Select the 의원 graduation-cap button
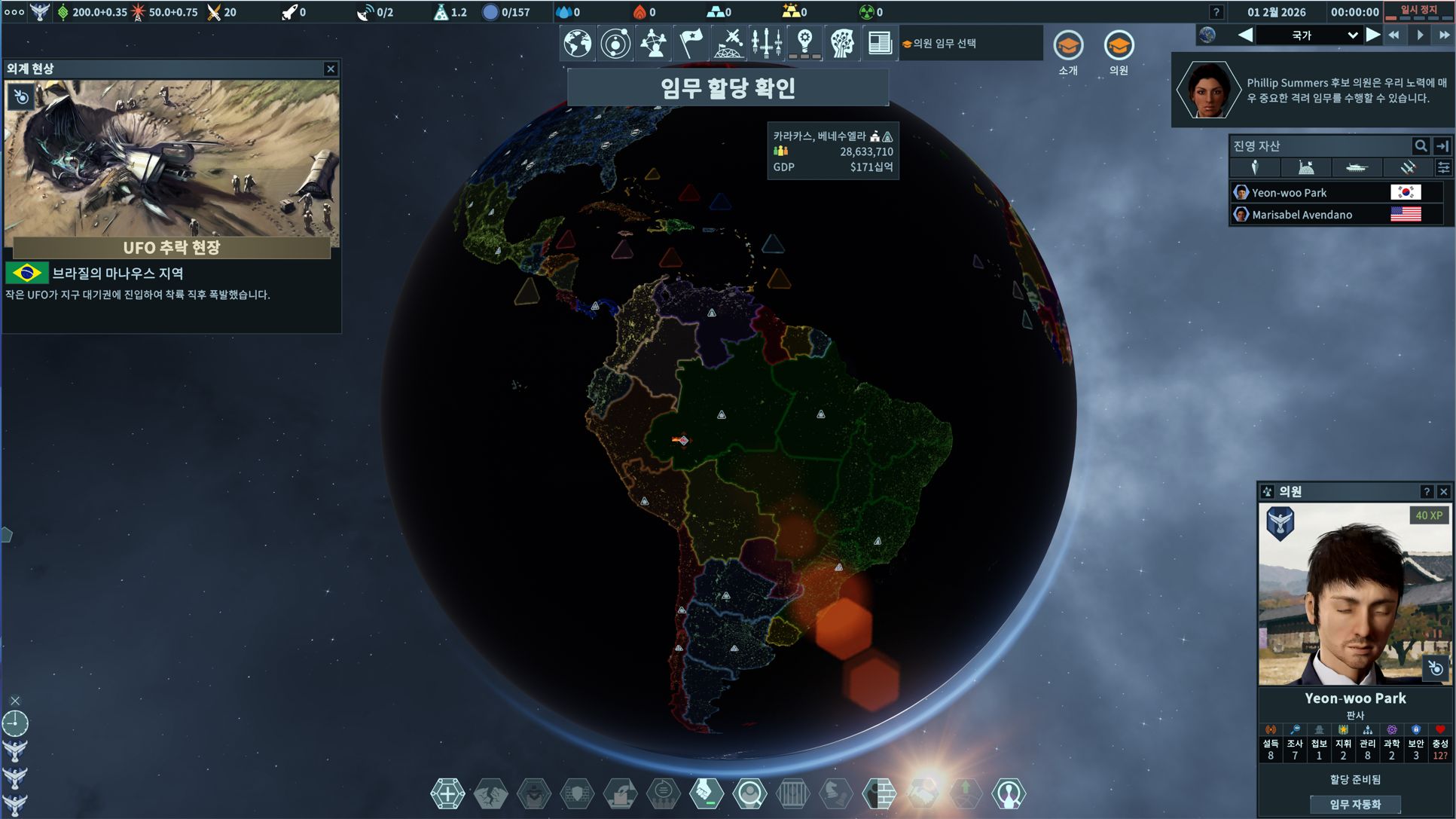This screenshot has height=819, width=1456. 1119,47
